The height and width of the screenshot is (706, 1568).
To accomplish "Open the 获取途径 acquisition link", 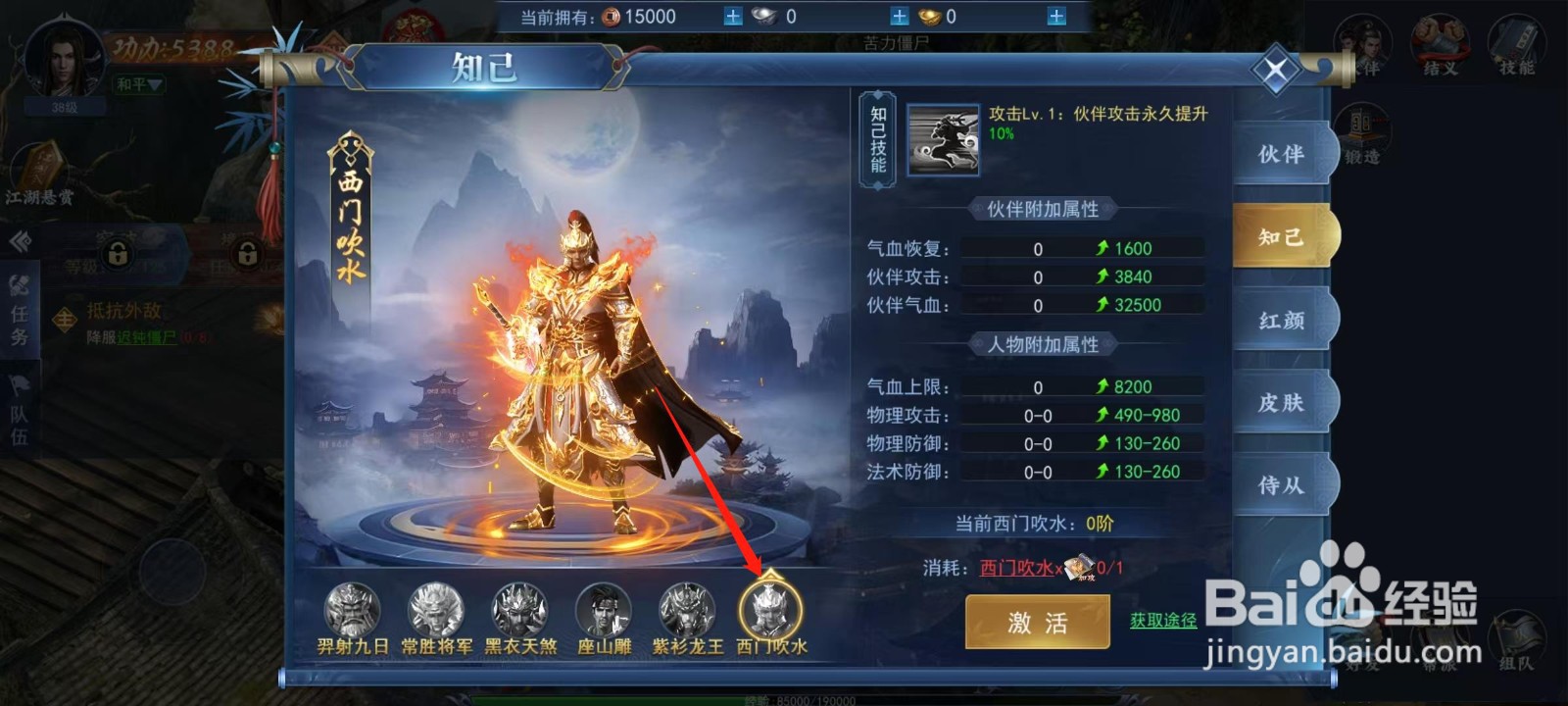I will tap(1164, 622).
